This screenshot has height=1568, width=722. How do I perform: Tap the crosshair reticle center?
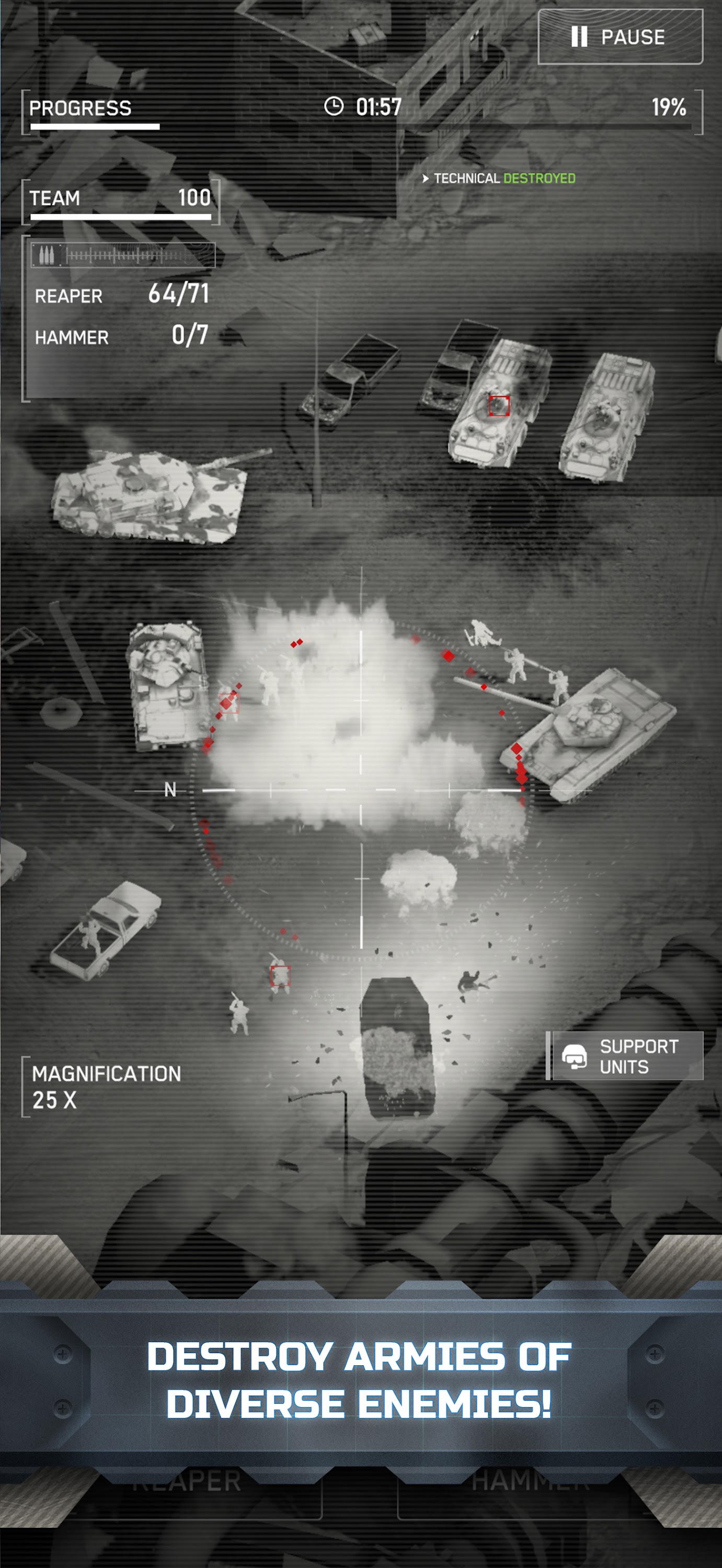361,789
